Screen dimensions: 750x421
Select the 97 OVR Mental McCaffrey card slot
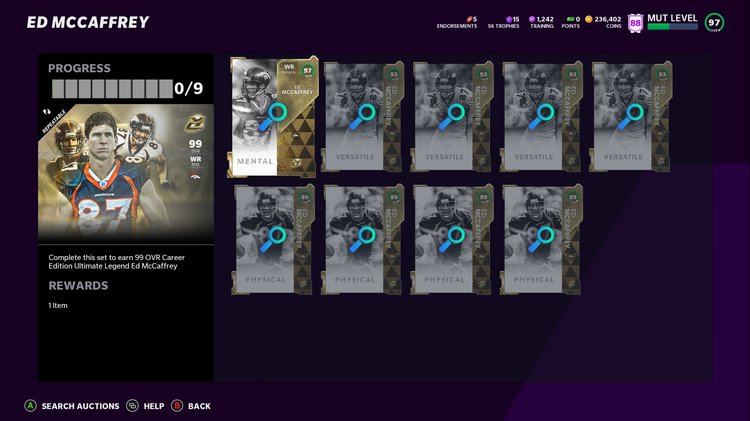point(274,117)
